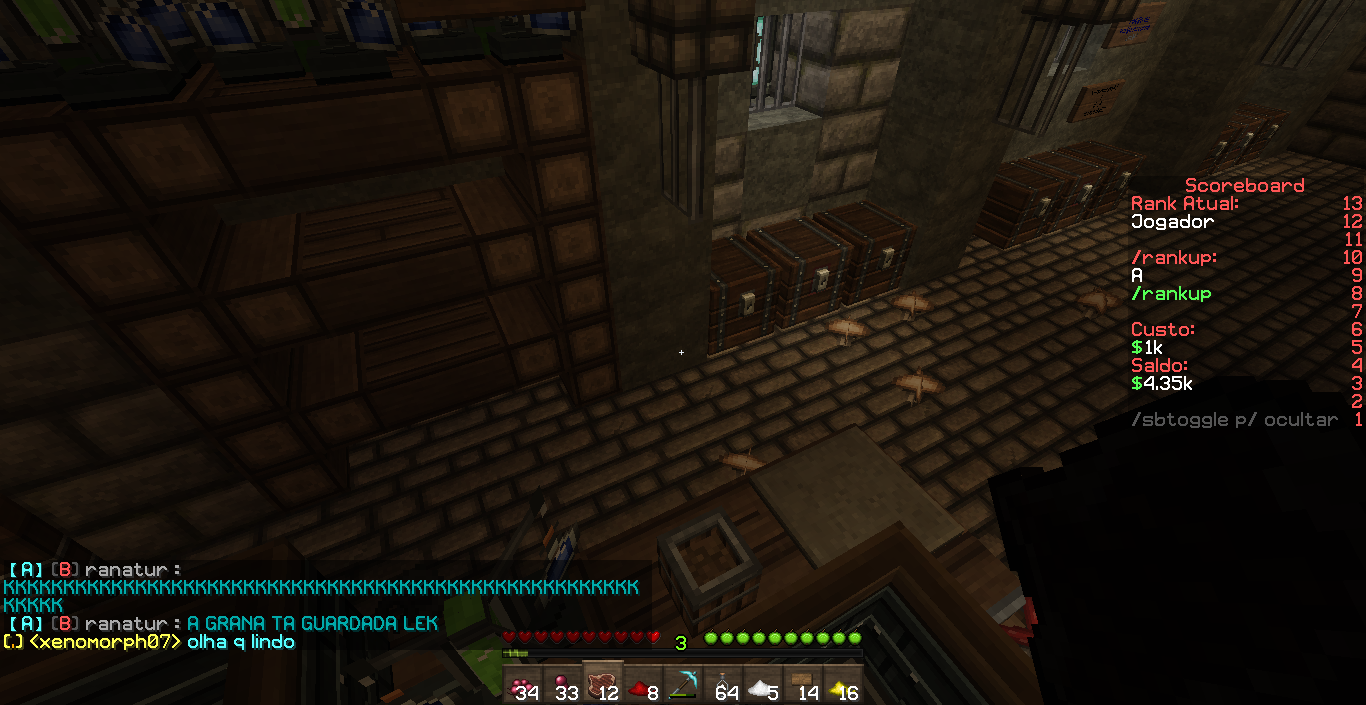Equip the diamond pickaxe
The width and height of the screenshot is (1366, 705).
[683, 684]
